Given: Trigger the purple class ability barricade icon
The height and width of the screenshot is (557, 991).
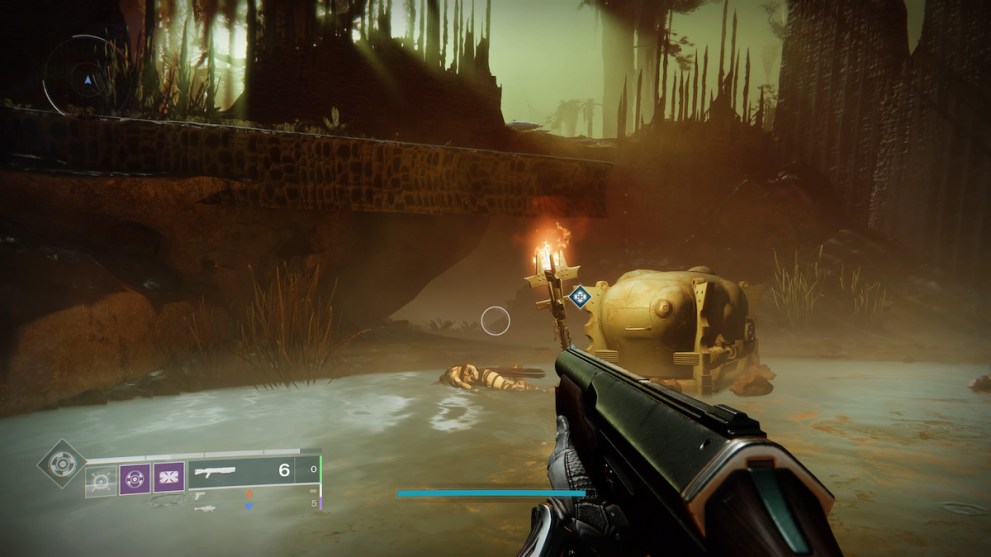Looking at the screenshot, I should pyautogui.click(x=168, y=477).
